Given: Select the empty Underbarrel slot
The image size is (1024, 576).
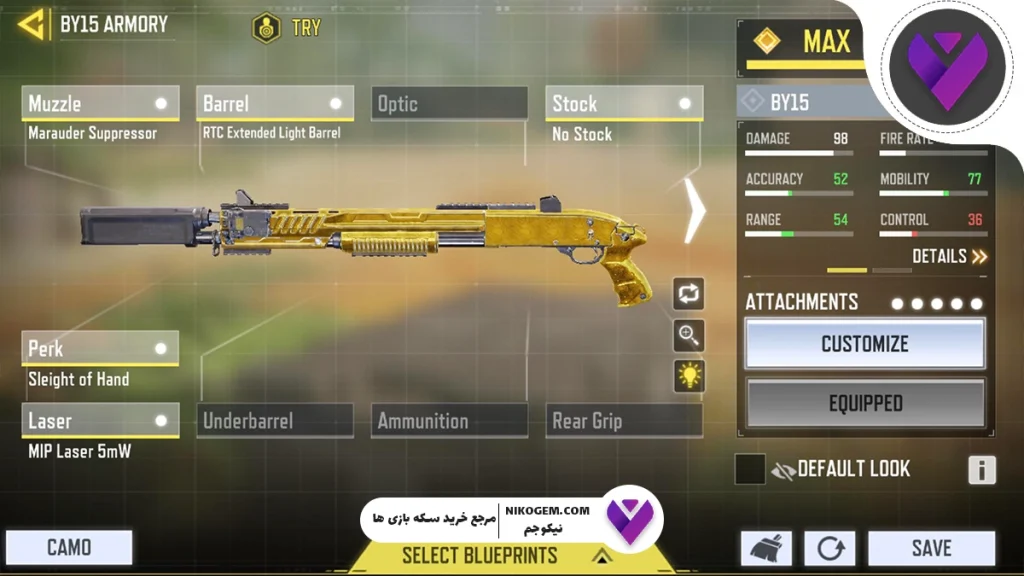Looking at the screenshot, I should pos(274,420).
